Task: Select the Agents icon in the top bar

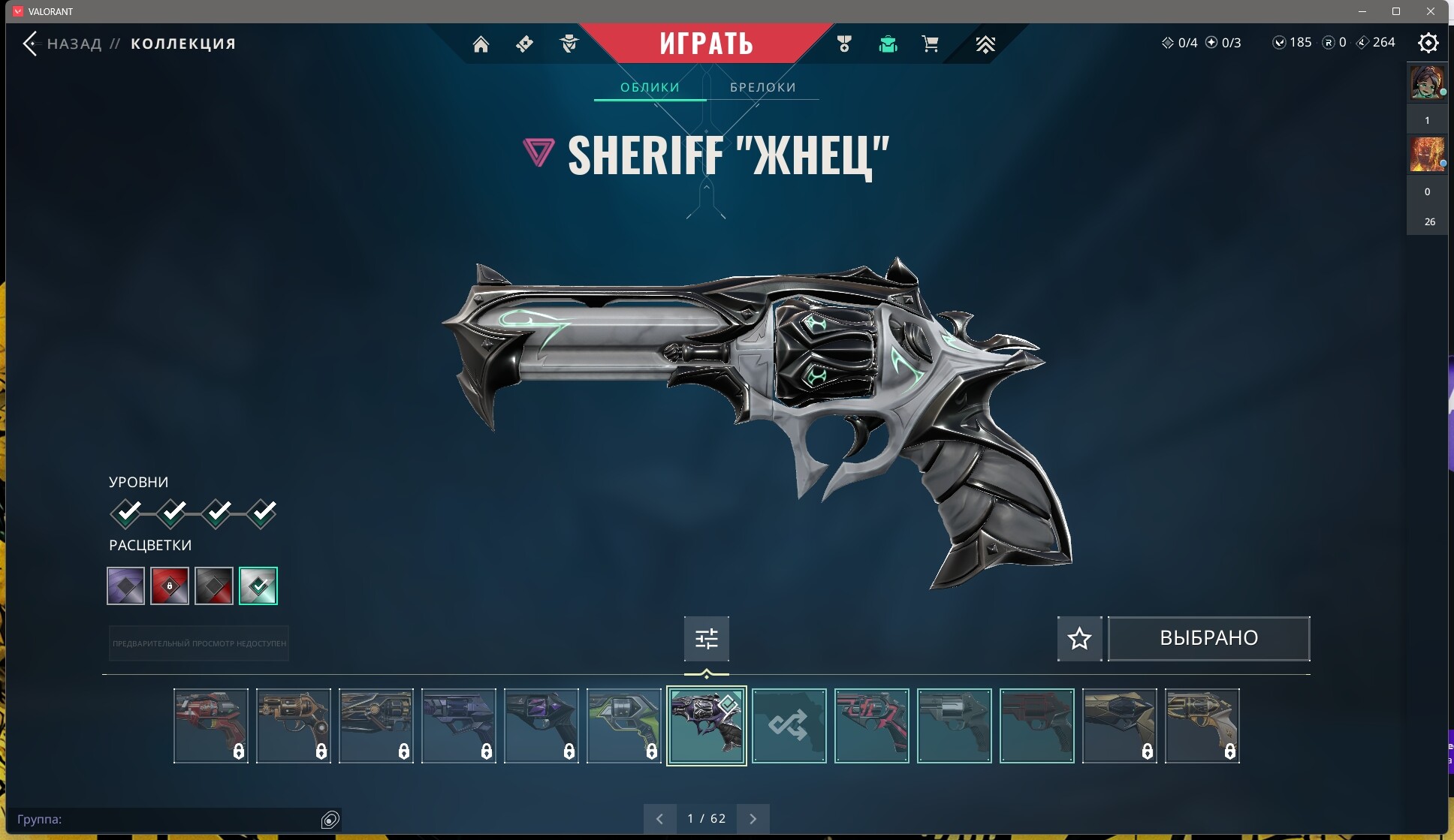Action: (x=569, y=44)
